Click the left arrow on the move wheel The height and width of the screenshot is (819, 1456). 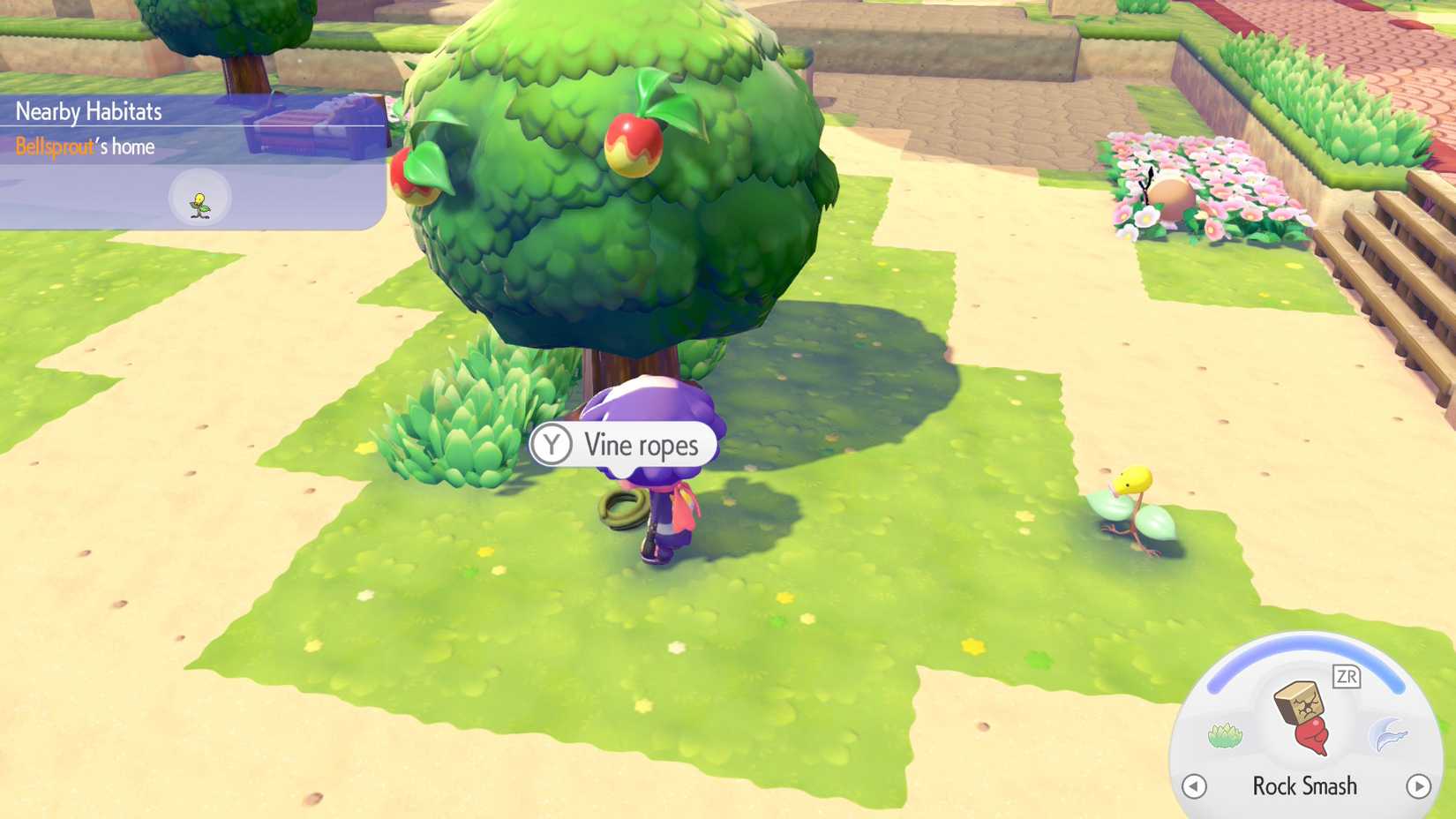(x=1194, y=785)
